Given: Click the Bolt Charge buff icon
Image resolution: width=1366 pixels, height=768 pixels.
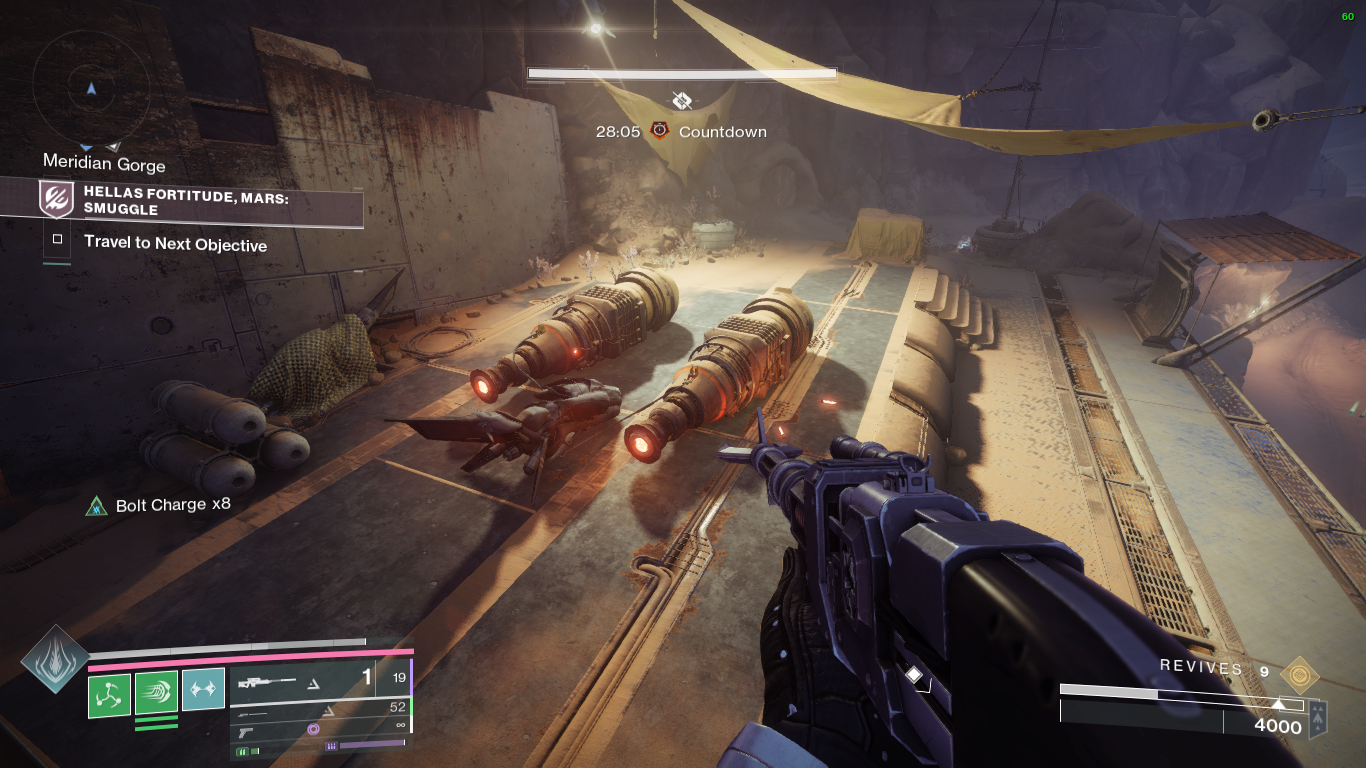Looking at the screenshot, I should pyautogui.click(x=97, y=506).
